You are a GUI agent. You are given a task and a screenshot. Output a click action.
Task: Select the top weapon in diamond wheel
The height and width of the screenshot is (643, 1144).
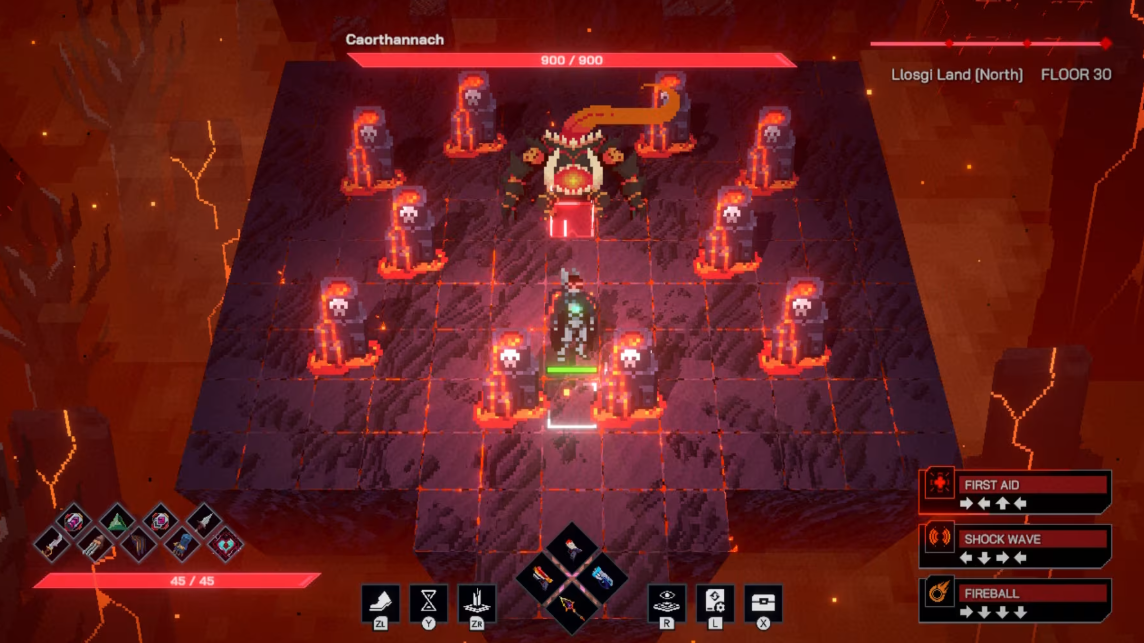coord(573,549)
